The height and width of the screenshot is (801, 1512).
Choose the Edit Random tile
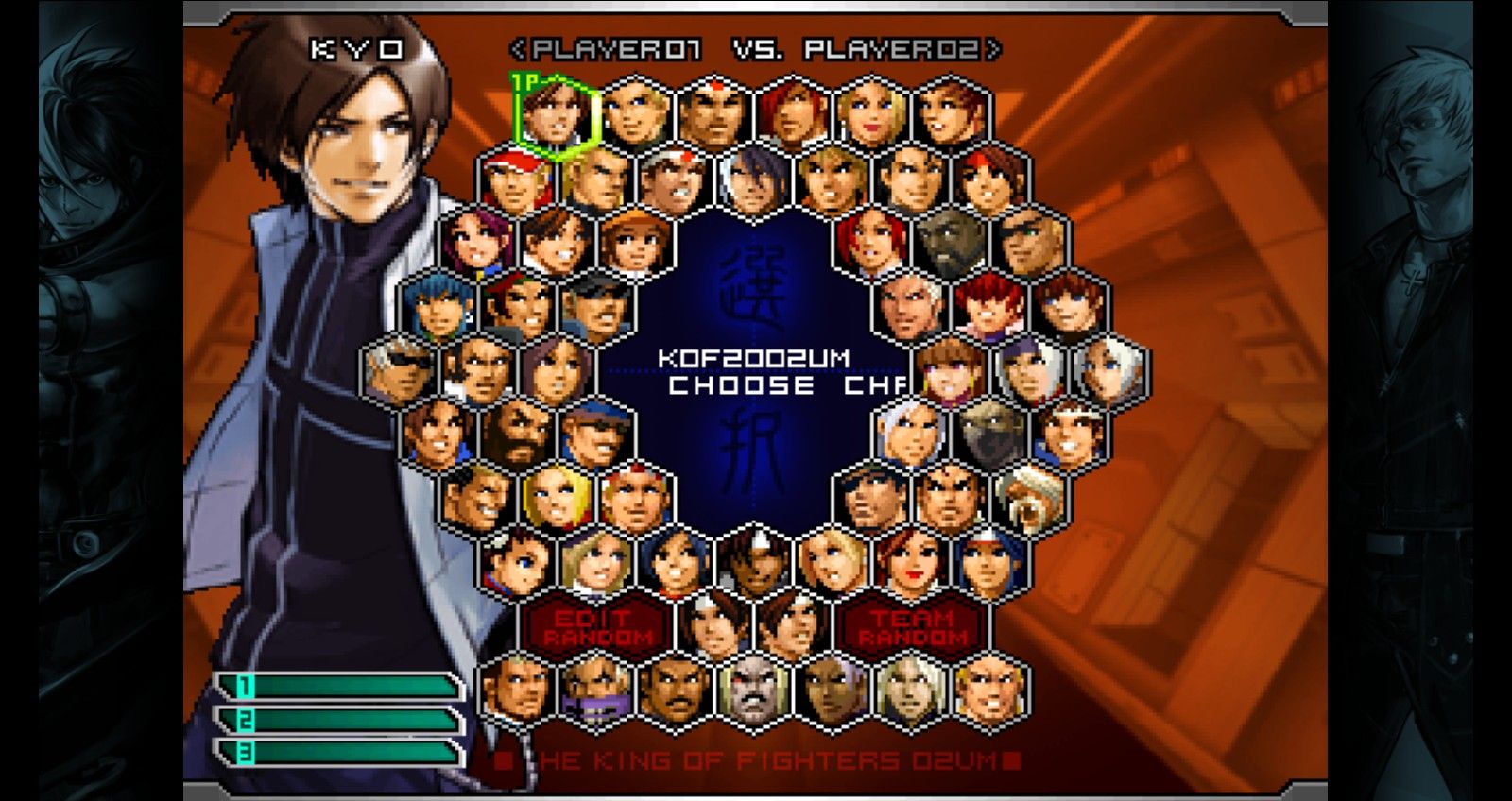click(595, 626)
